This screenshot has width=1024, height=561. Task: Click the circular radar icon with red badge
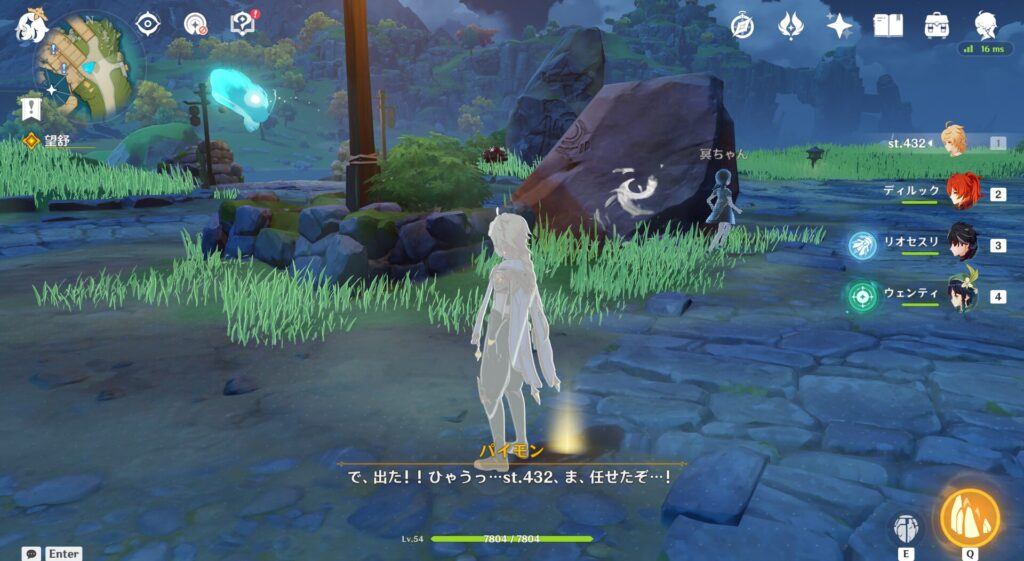196,24
